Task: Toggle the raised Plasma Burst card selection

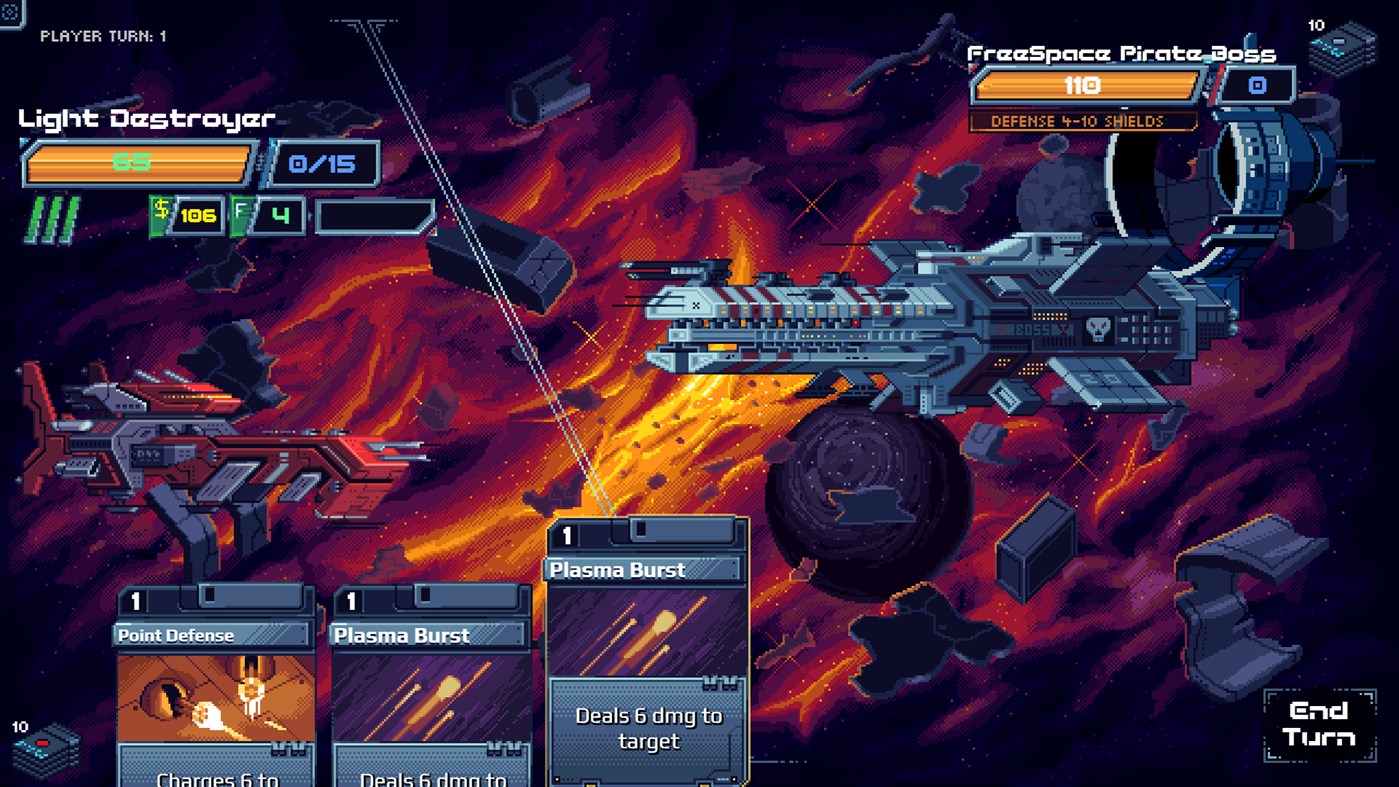Action: 645,650
